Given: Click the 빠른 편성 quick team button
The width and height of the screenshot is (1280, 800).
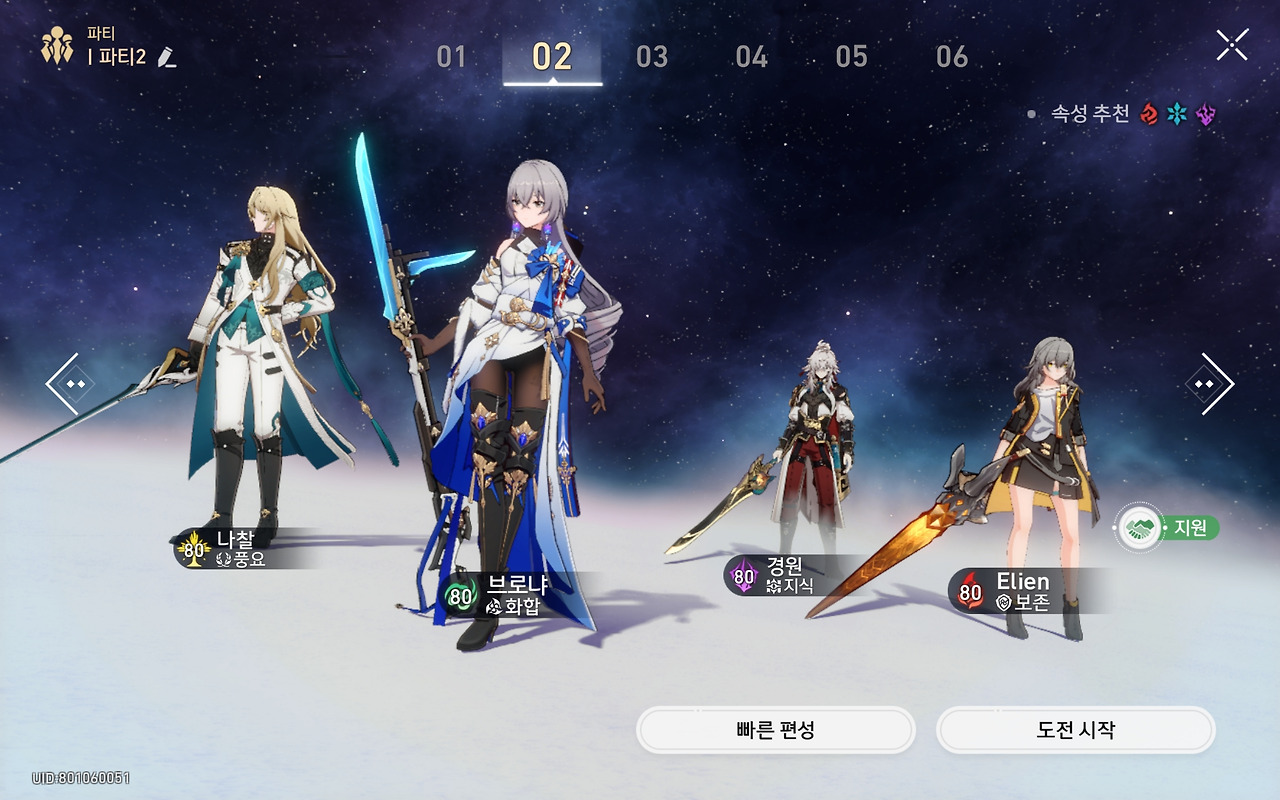Looking at the screenshot, I should point(775,730).
